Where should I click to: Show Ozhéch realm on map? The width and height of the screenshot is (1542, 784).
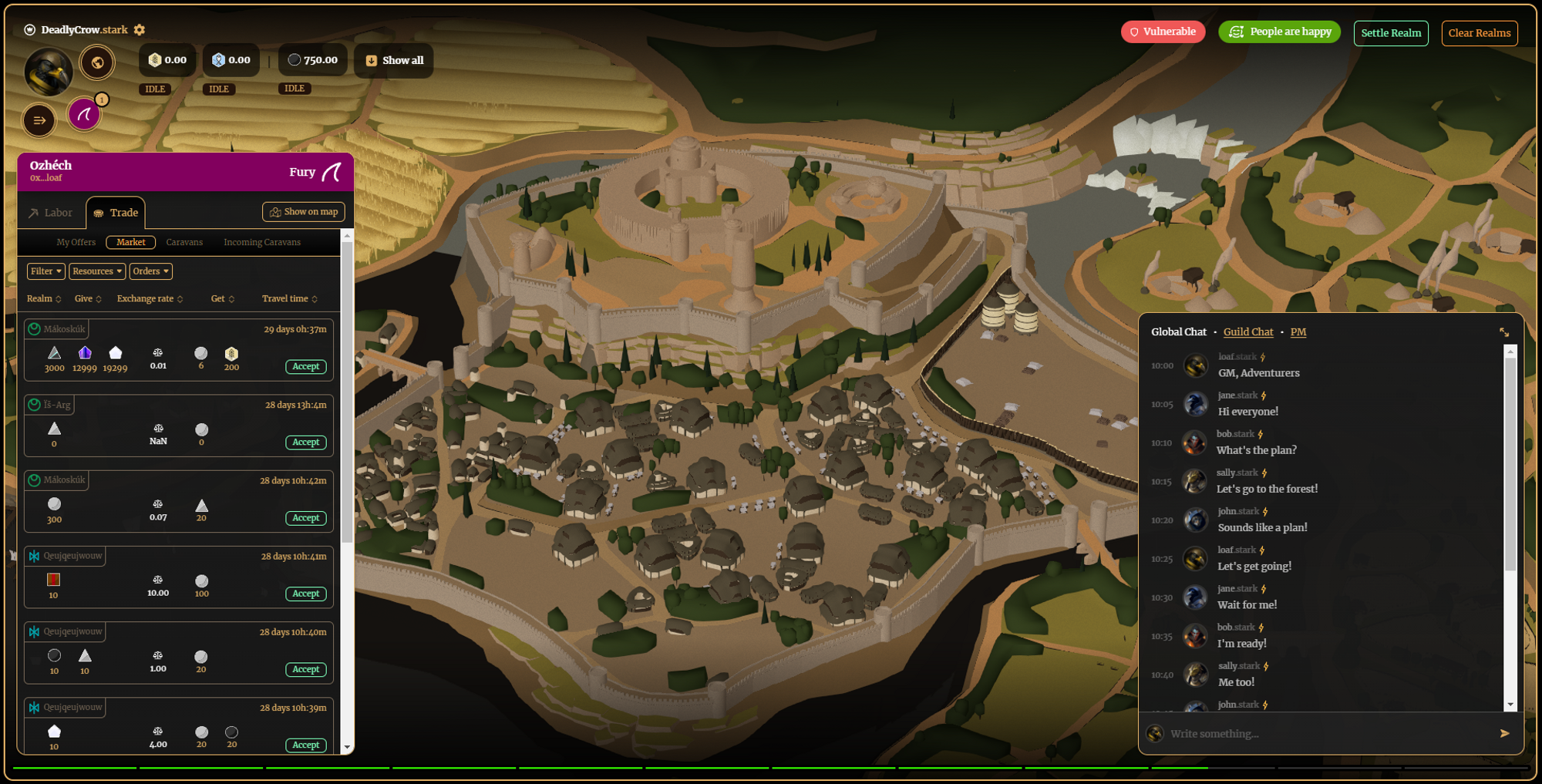303,212
